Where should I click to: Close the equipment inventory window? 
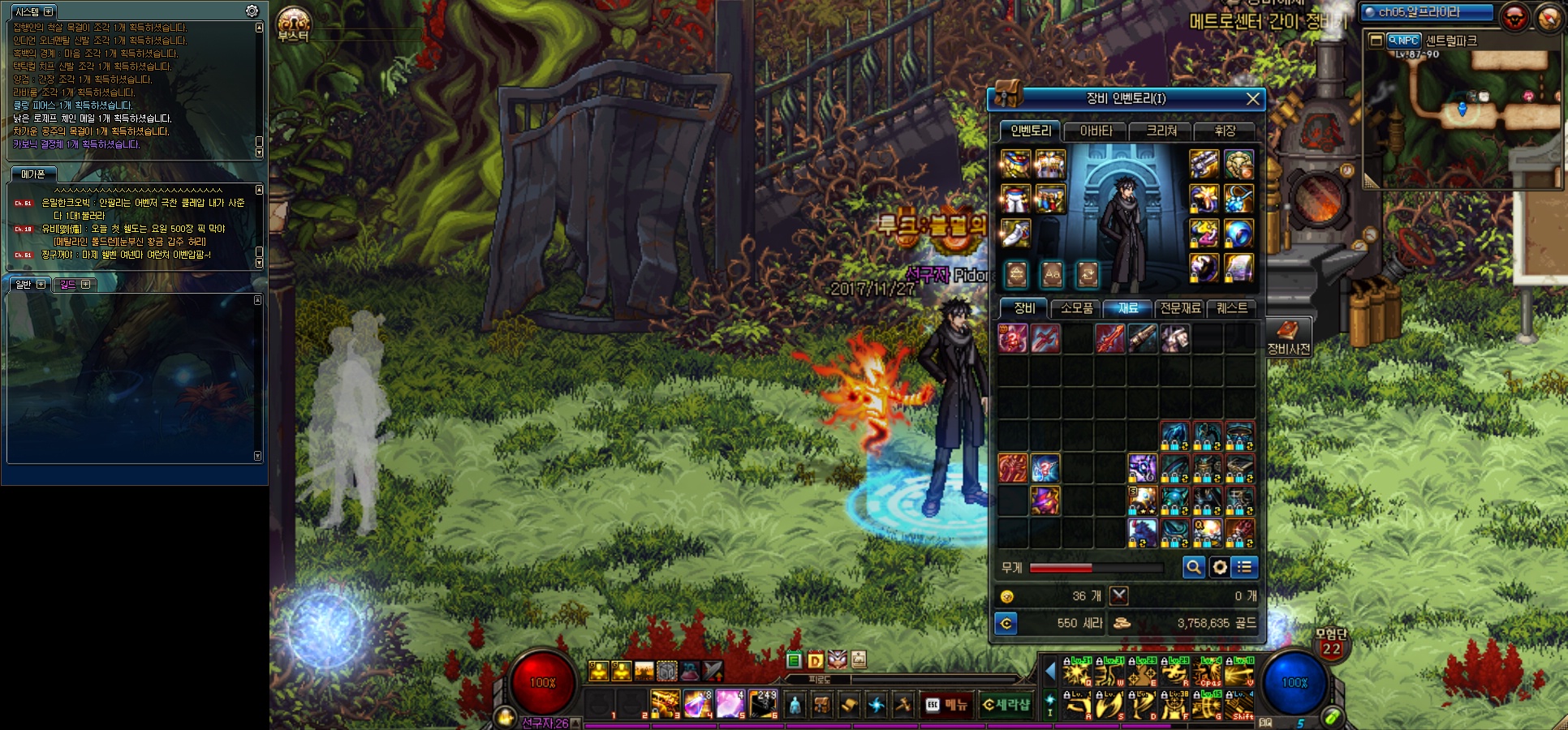tap(1252, 99)
